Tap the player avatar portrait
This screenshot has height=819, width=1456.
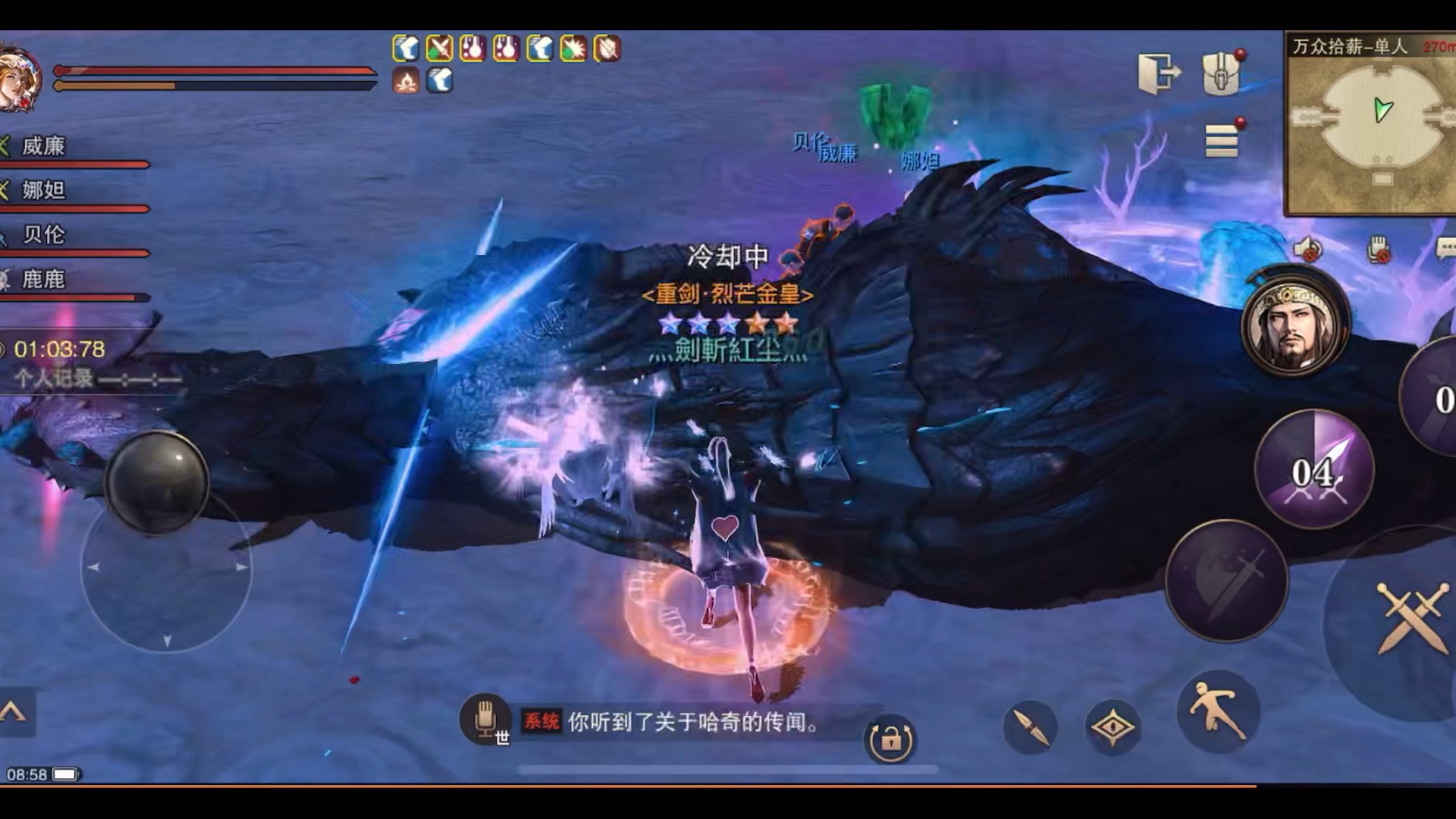pos(20,78)
